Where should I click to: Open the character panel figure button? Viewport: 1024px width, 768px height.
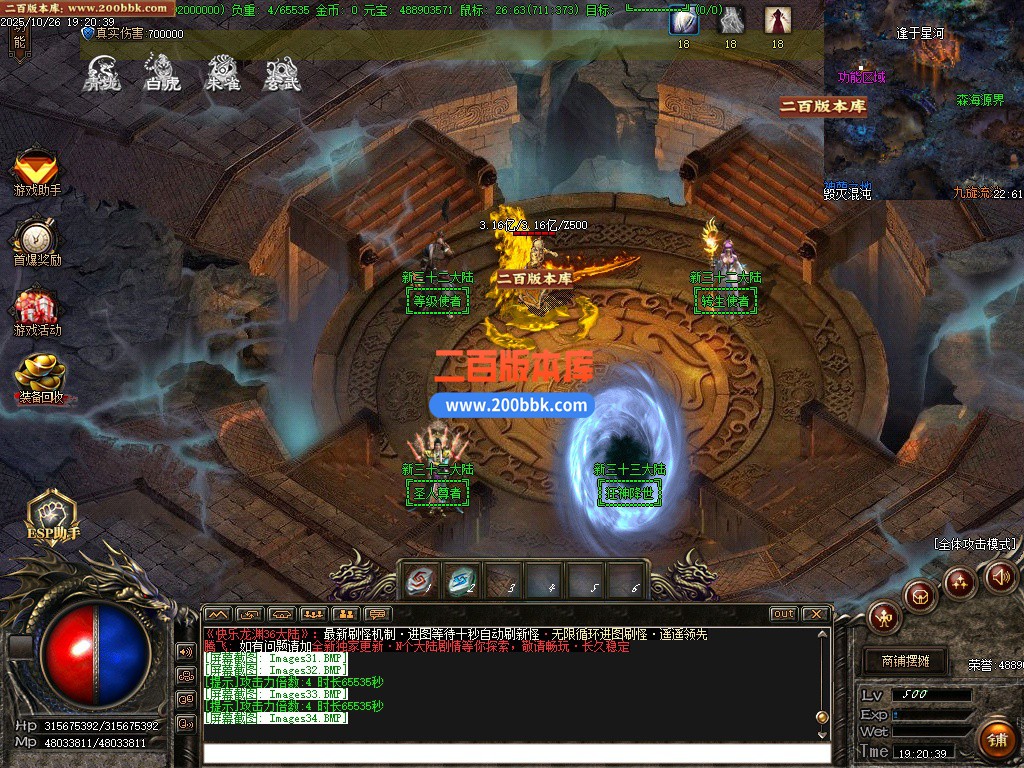tap(884, 617)
